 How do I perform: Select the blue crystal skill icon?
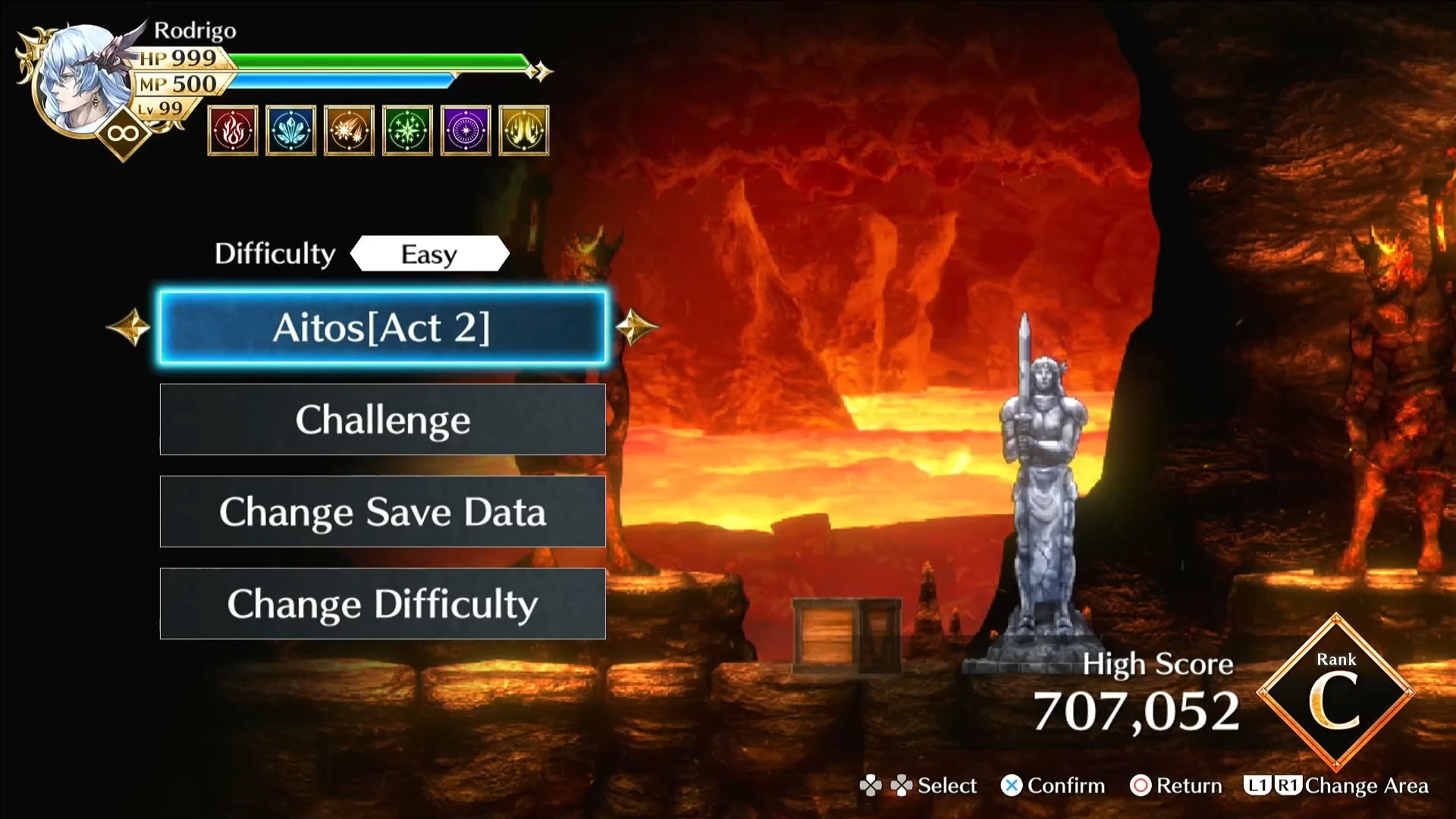tap(291, 131)
